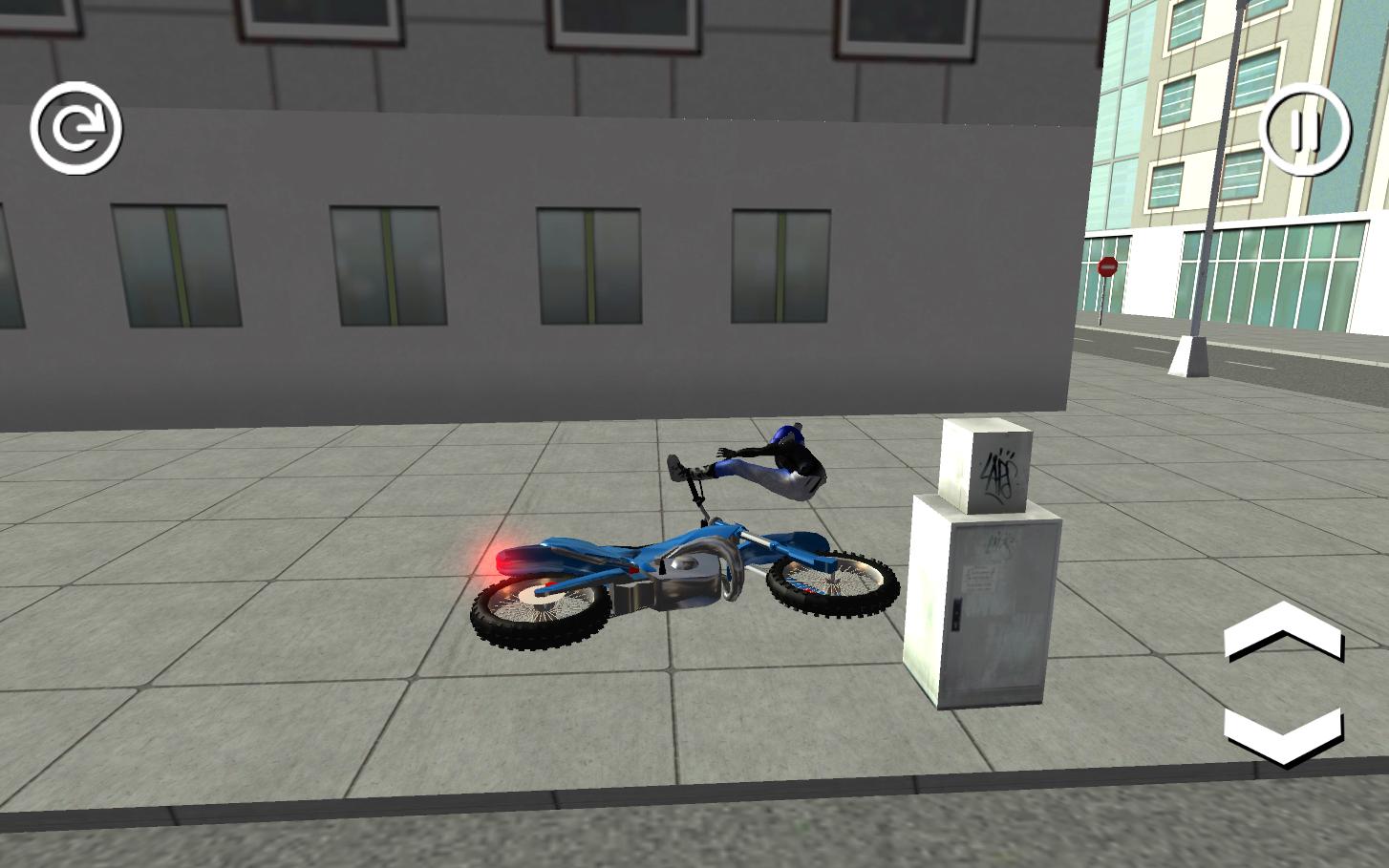Viewport: 1389px width, 868px height.
Task: Select the pause bars icon top right
Action: tap(1306, 130)
